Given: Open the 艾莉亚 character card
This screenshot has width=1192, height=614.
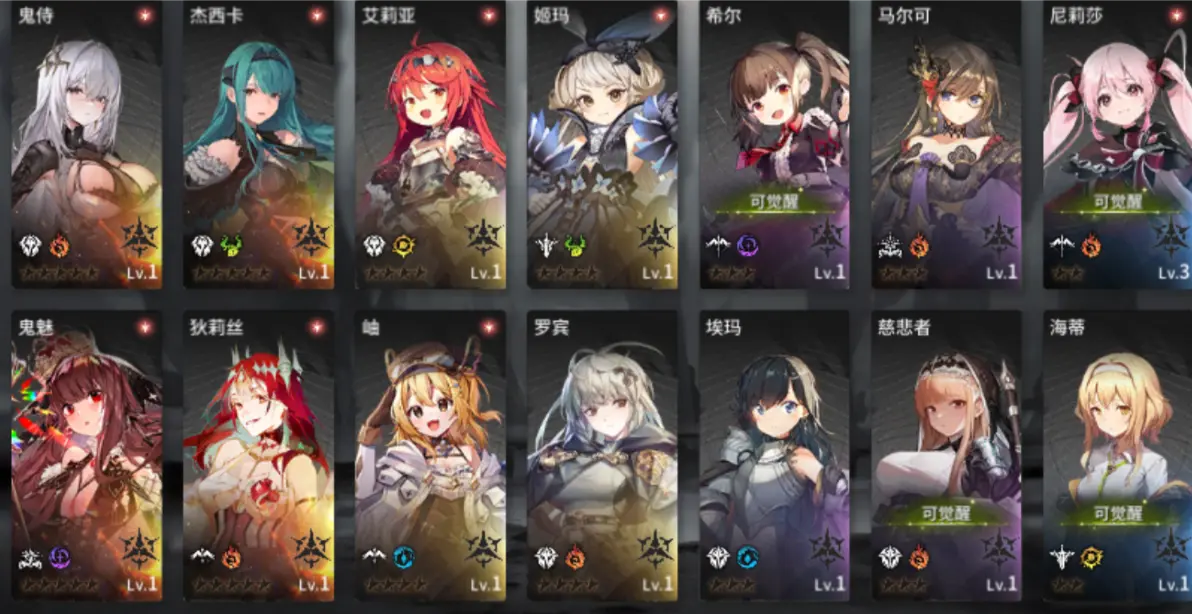Looking at the screenshot, I should (x=430, y=145).
